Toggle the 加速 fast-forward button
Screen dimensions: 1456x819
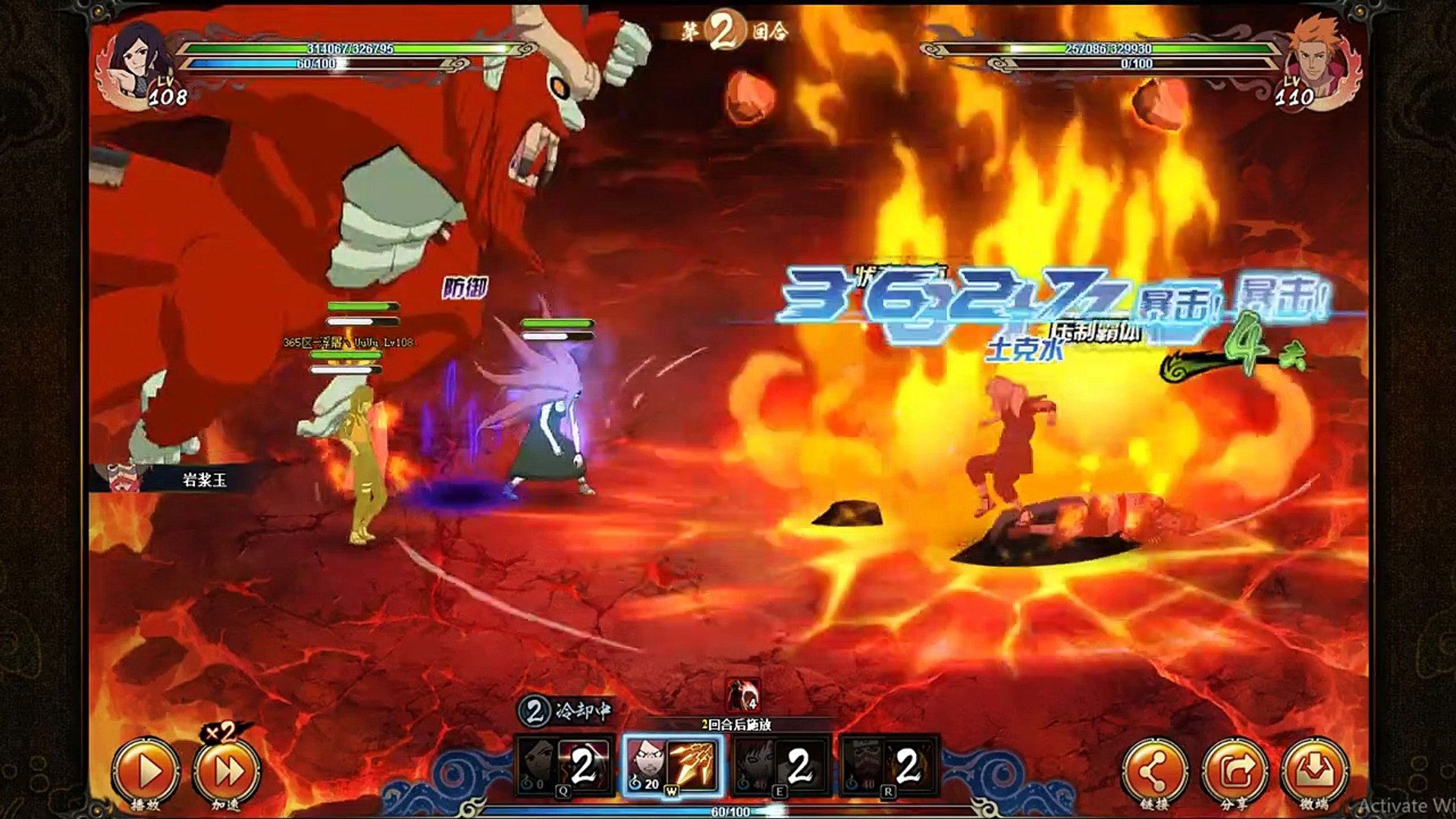(x=226, y=771)
